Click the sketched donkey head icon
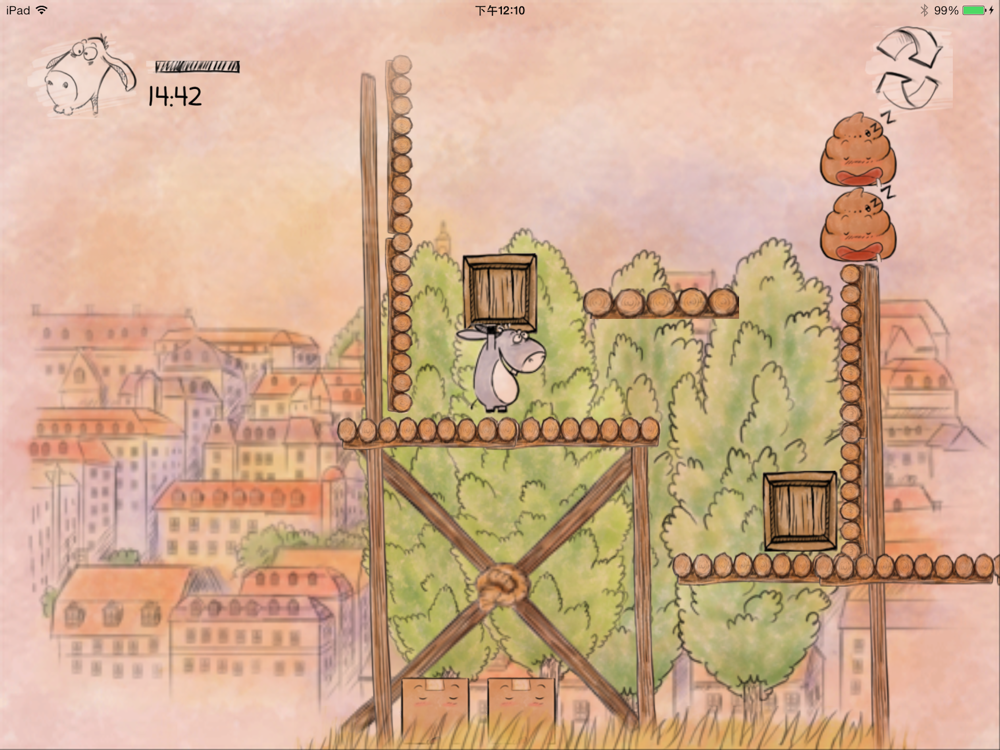Screen dimensions: 1000x750 coord(86,77)
